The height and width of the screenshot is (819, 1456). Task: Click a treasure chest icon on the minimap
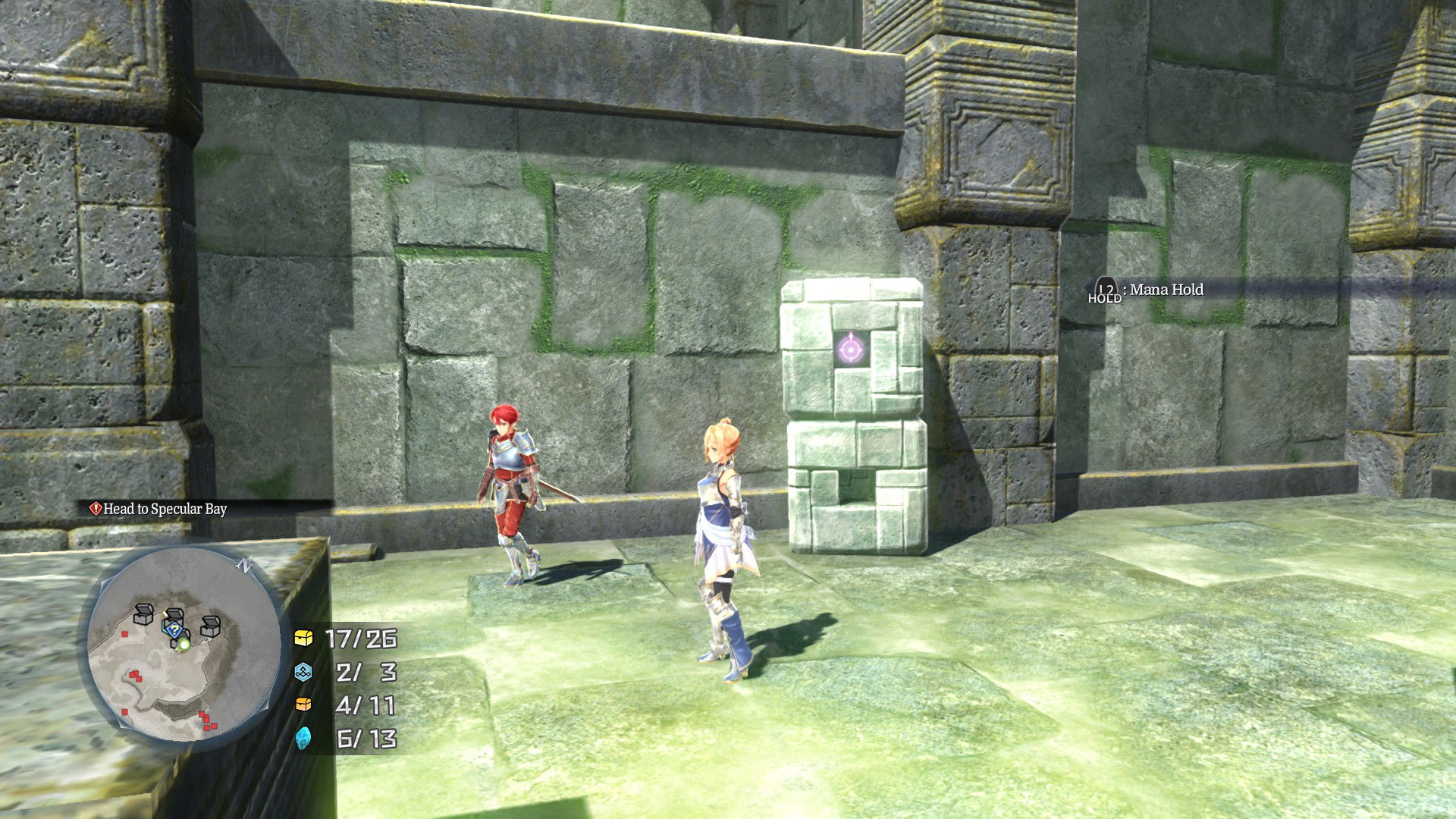(143, 614)
